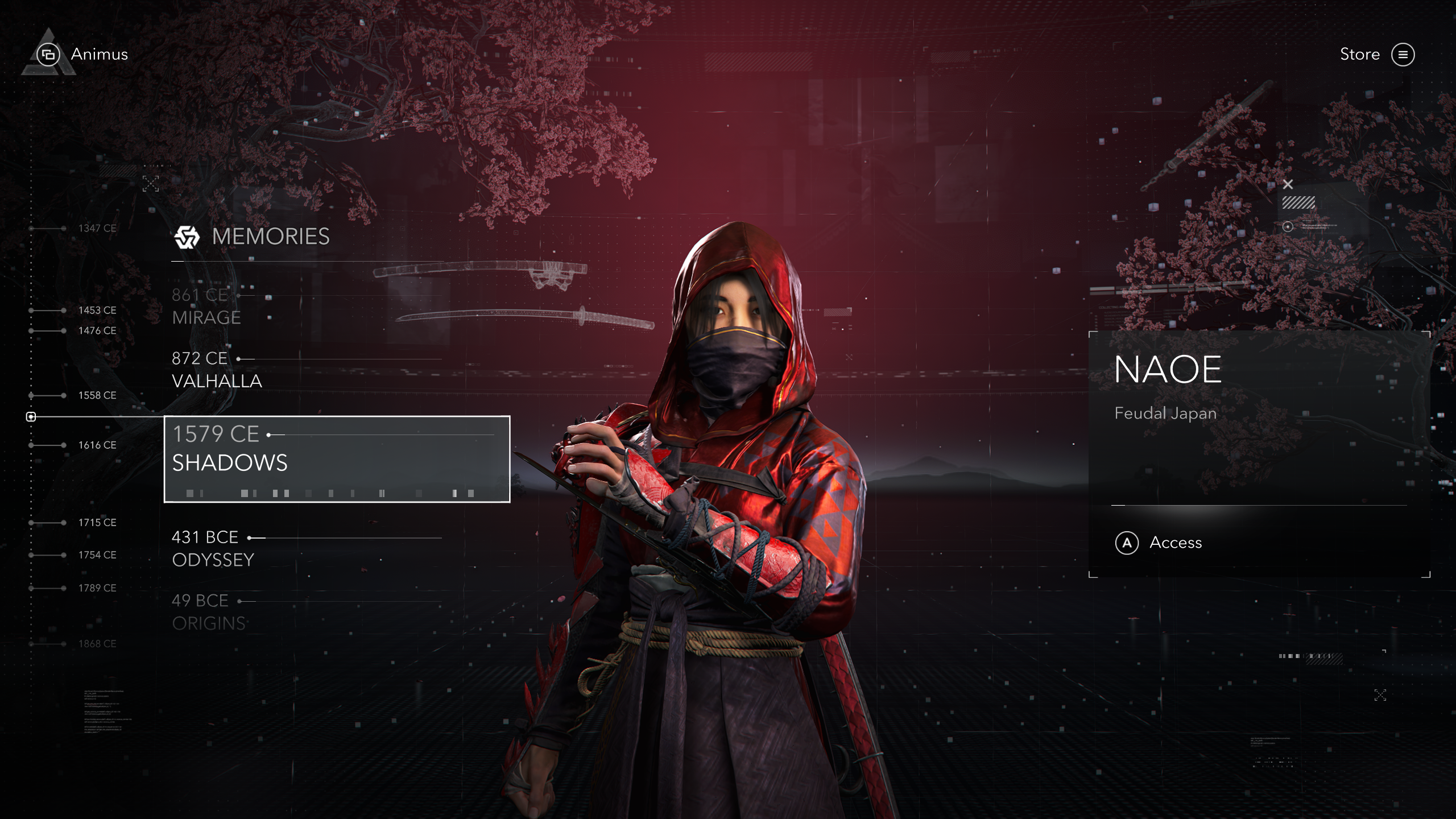Select the 1476 CE timeline marker

[97, 330]
